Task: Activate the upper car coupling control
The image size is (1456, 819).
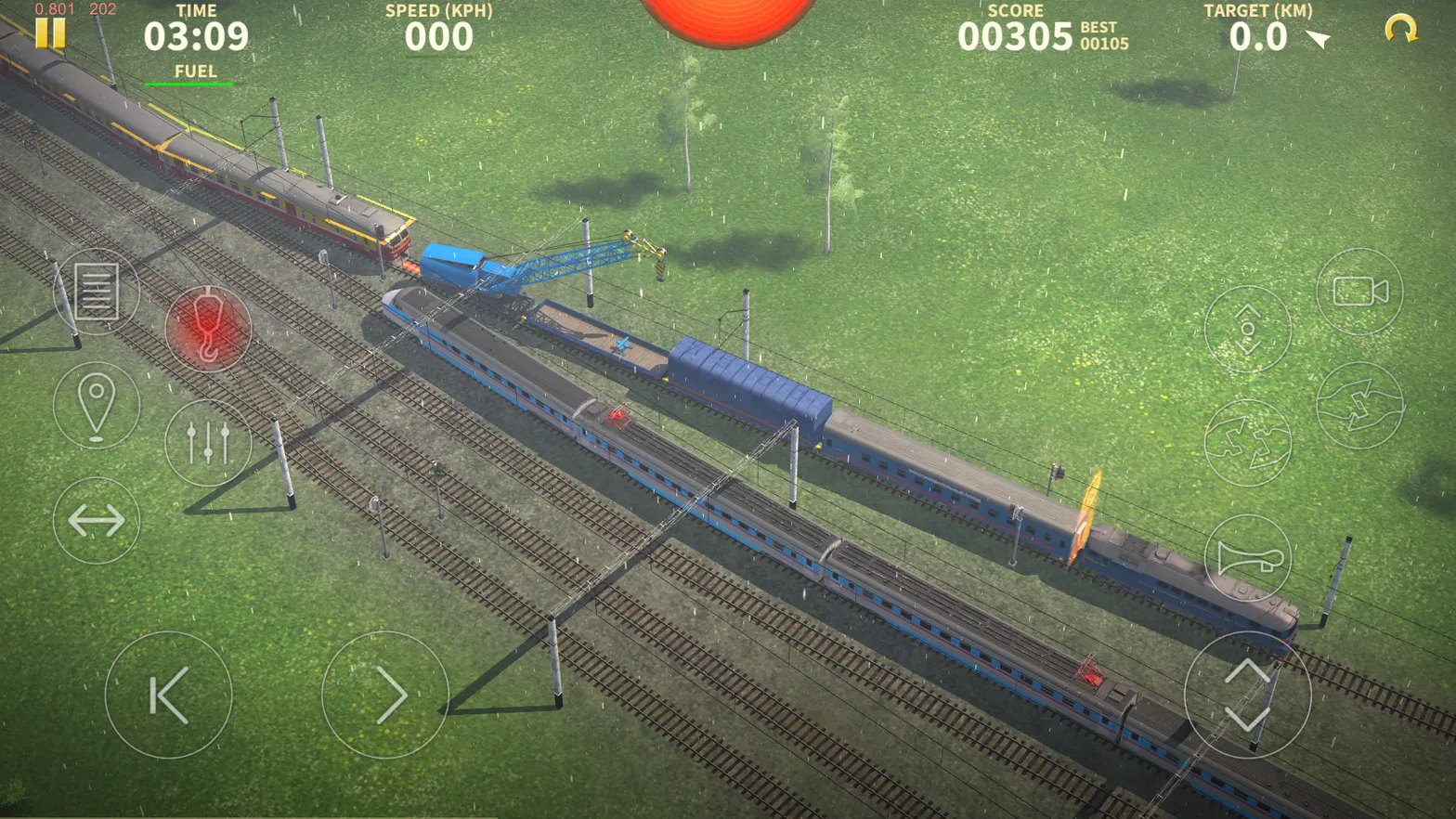Action: pyautogui.click(x=1358, y=405)
